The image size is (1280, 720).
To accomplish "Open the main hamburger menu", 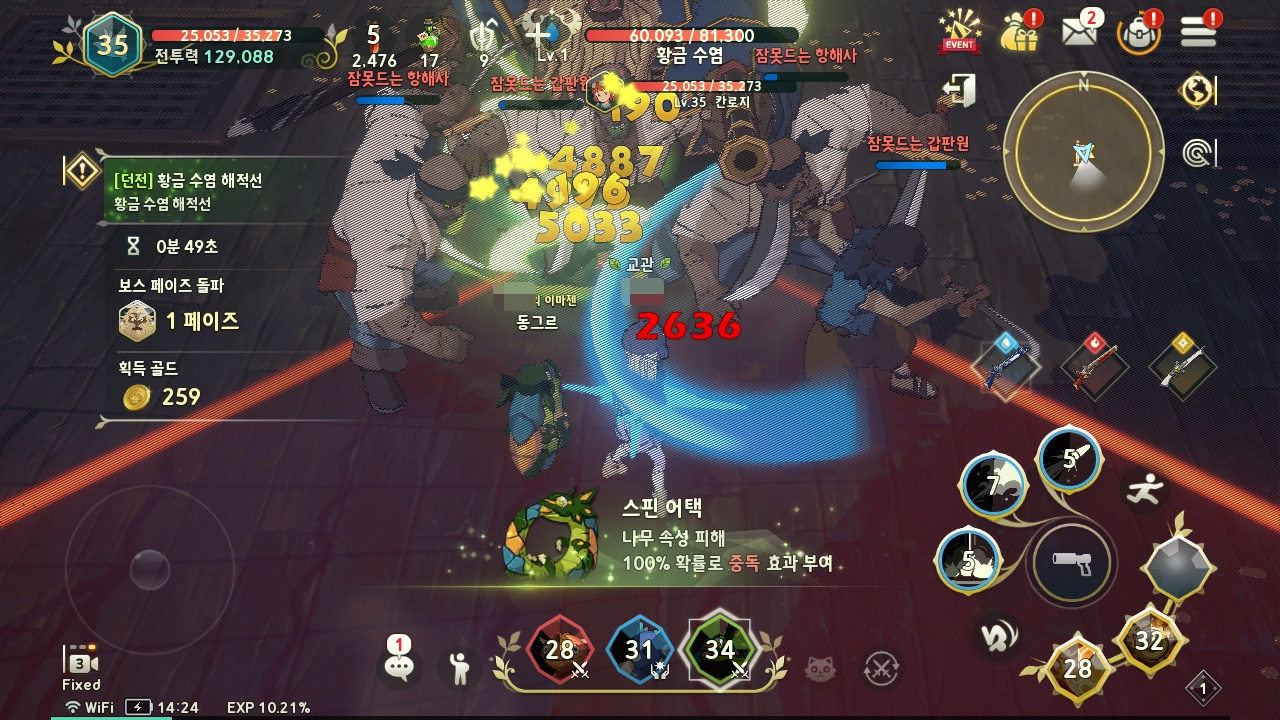I will (1198, 31).
